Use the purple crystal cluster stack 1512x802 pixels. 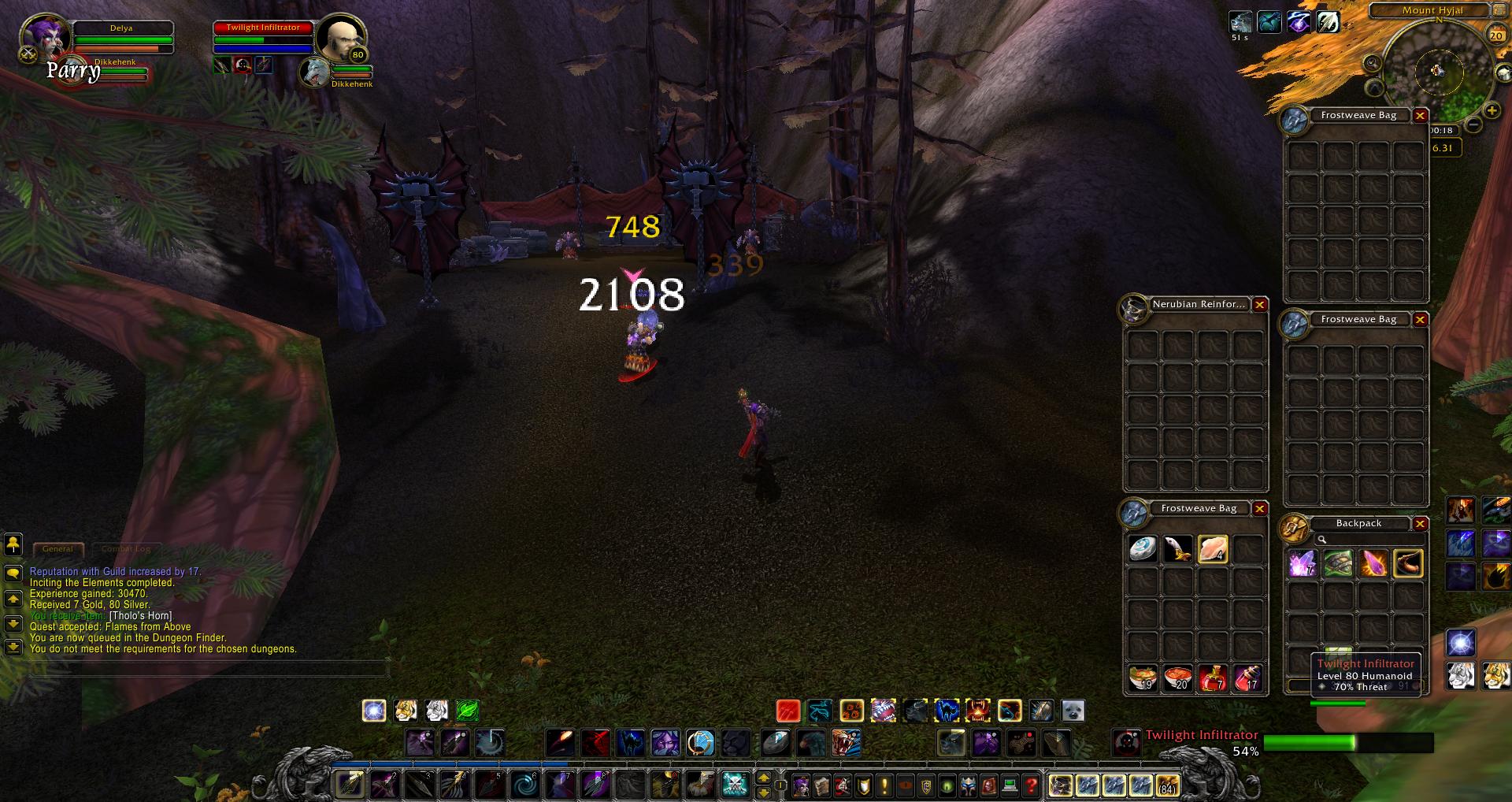coord(1303,564)
